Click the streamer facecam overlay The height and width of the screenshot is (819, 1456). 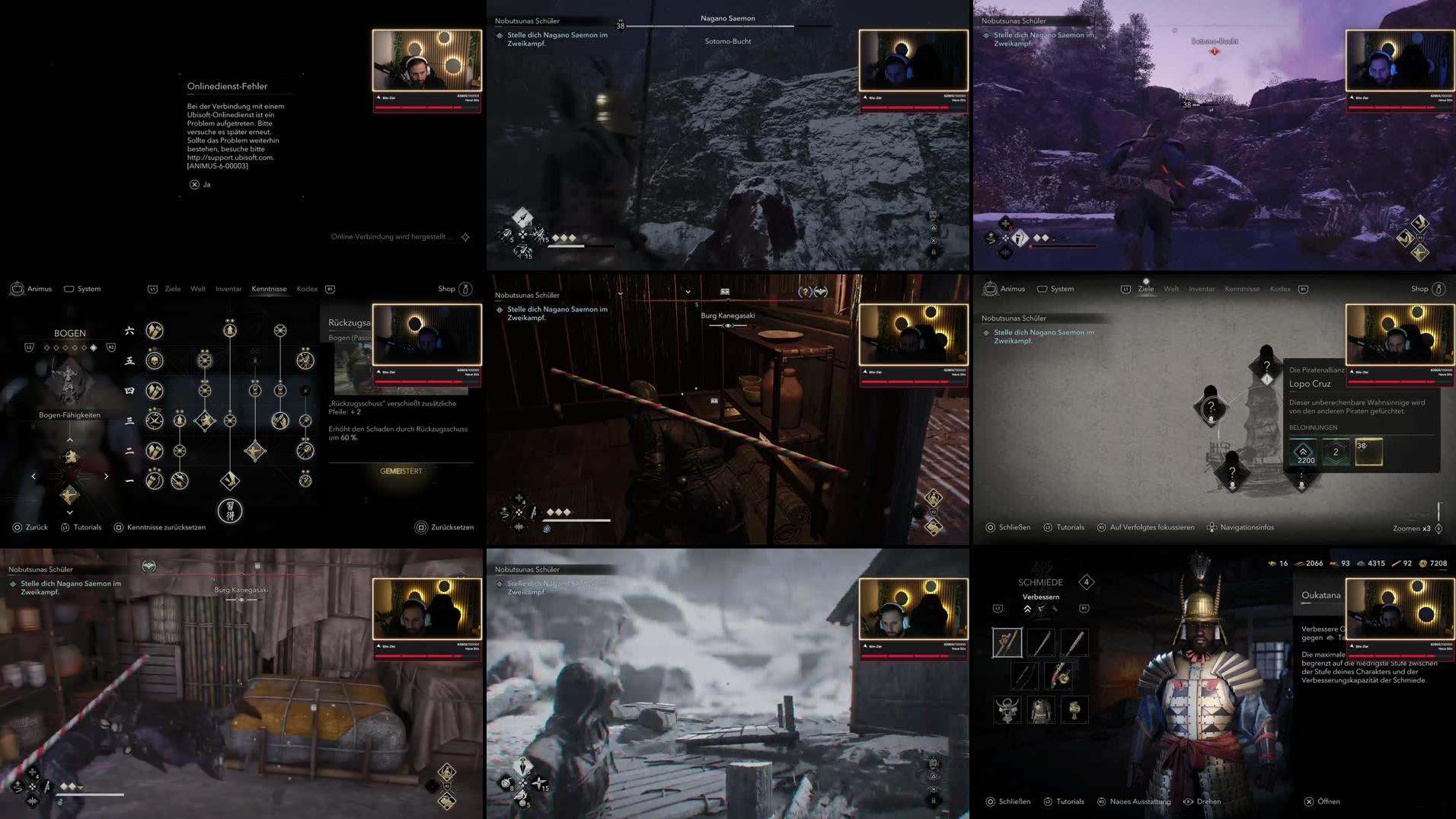point(426,61)
